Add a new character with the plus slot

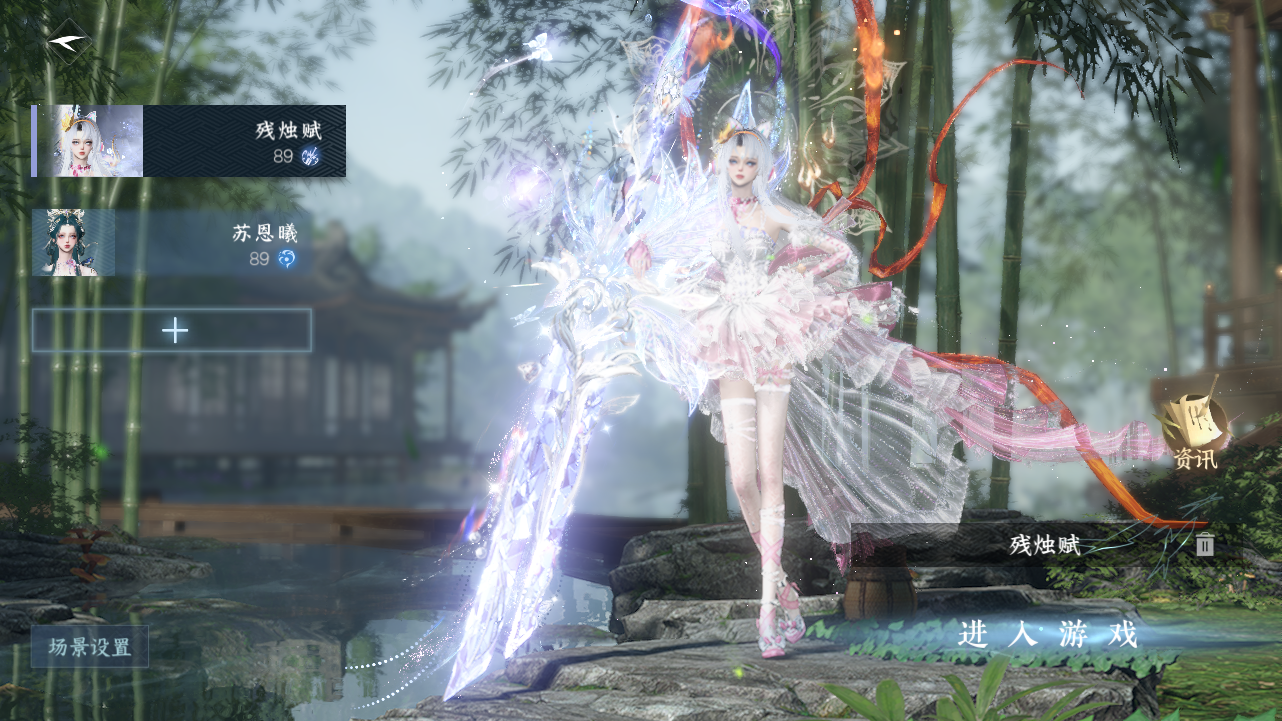click(x=172, y=330)
